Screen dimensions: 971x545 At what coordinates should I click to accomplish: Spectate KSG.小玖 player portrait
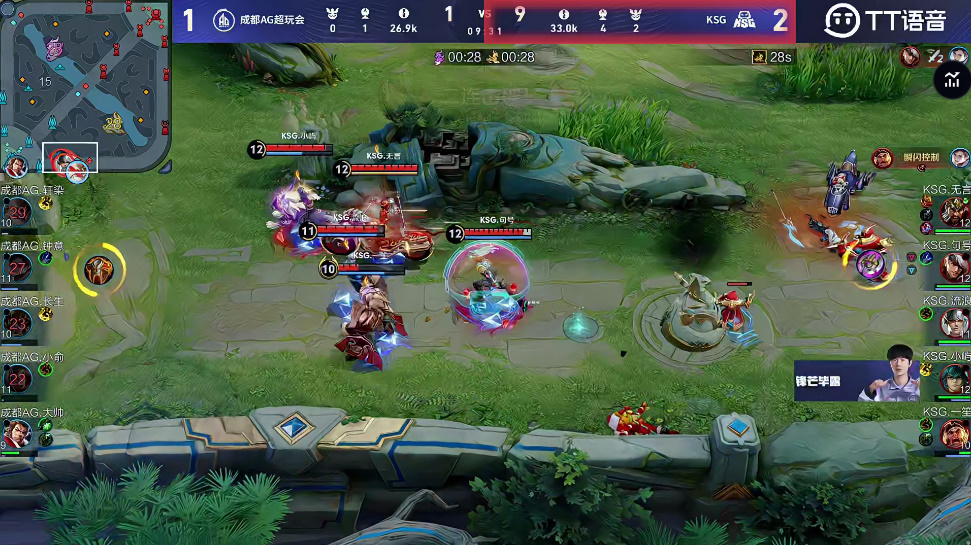(954, 377)
